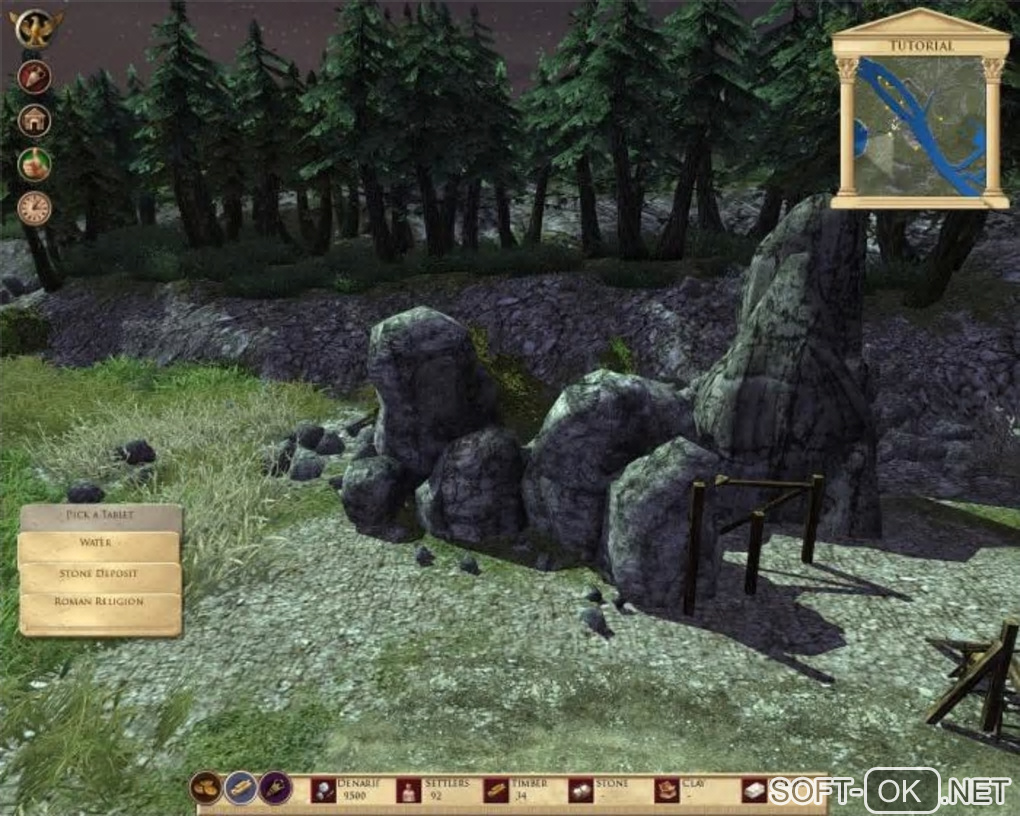Screen dimensions: 1020x816
Task: Open the golden eagle main menu
Action: coord(36,28)
